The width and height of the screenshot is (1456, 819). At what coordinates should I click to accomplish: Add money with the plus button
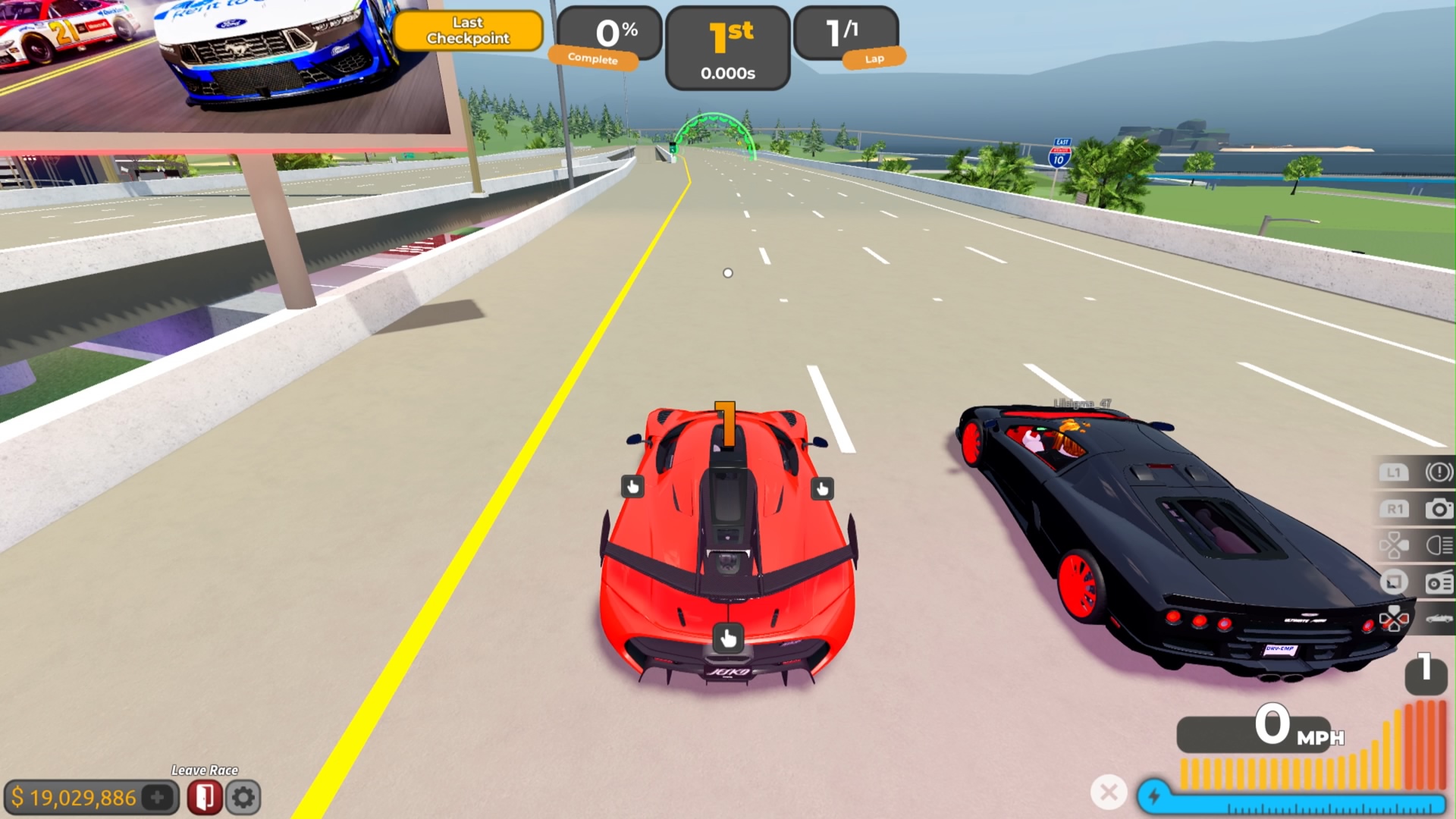[x=158, y=797]
